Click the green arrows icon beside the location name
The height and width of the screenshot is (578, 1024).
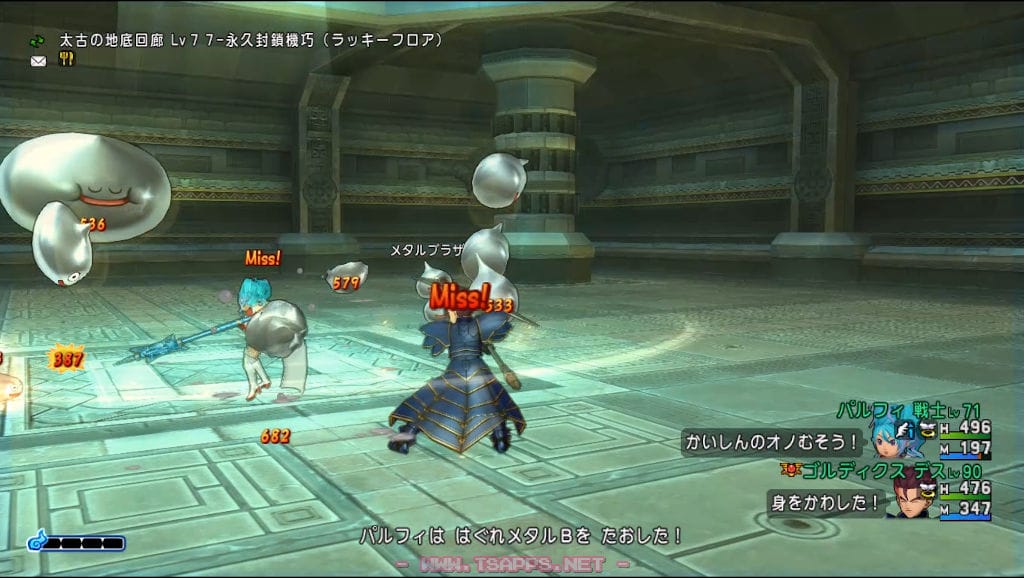(x=38, y=41)
